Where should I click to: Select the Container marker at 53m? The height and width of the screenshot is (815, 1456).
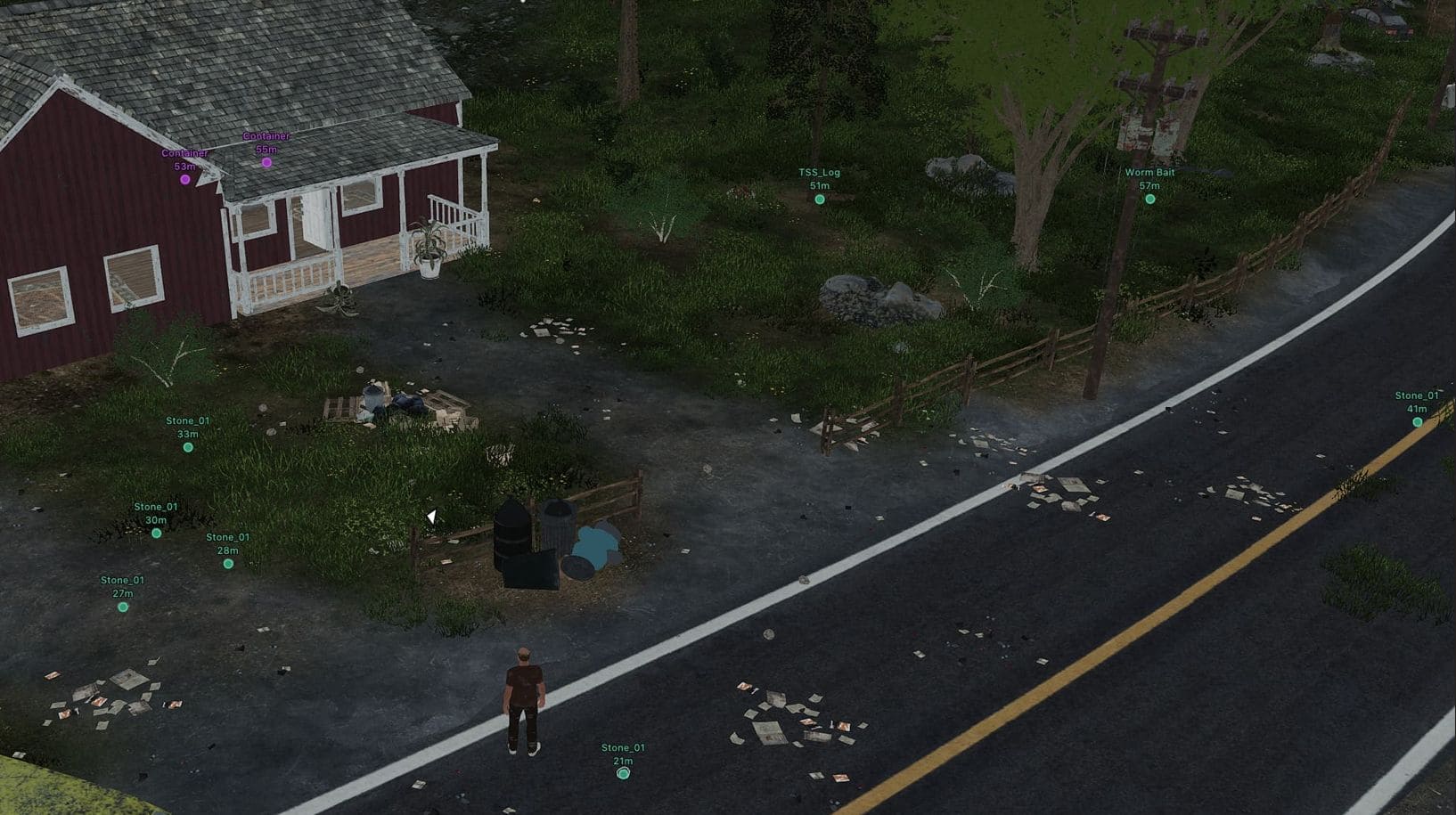(x=185, y=179)
